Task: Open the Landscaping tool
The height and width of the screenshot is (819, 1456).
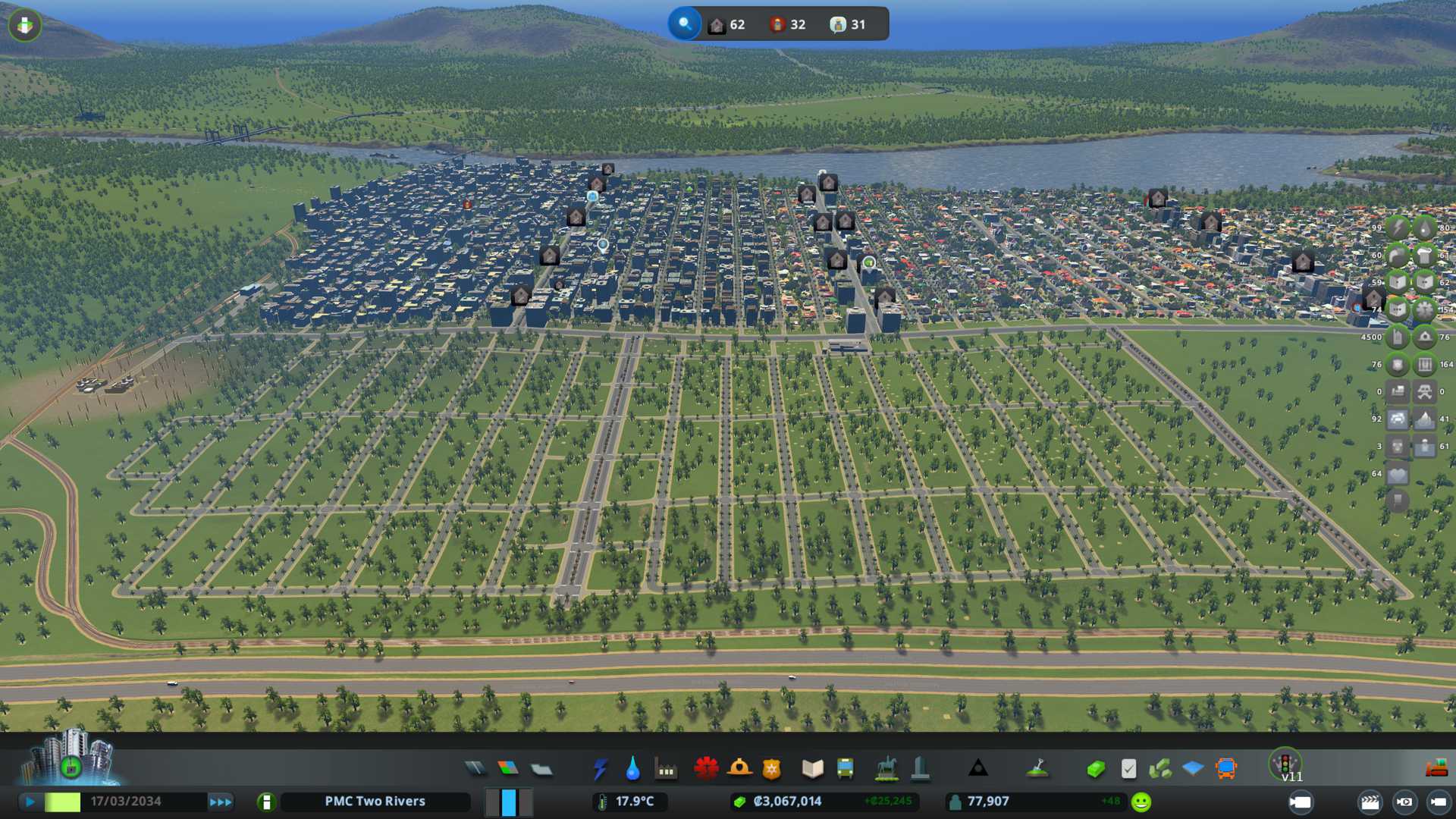Action: [1037, 769]
